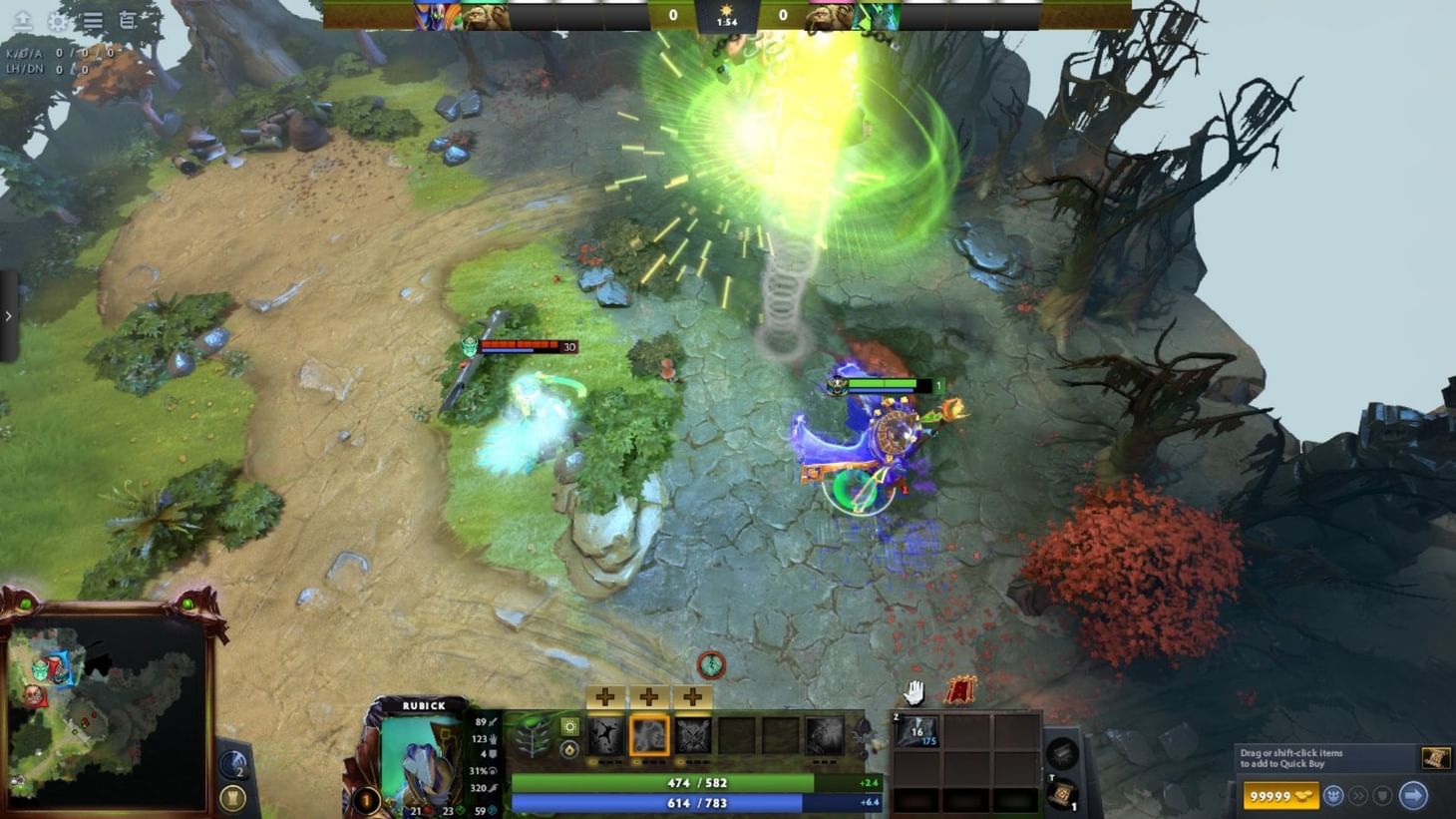Activate Glyph of Fortification beside the minimap
The width and height of the screenshot is (1456, 819).
[232, 764]
